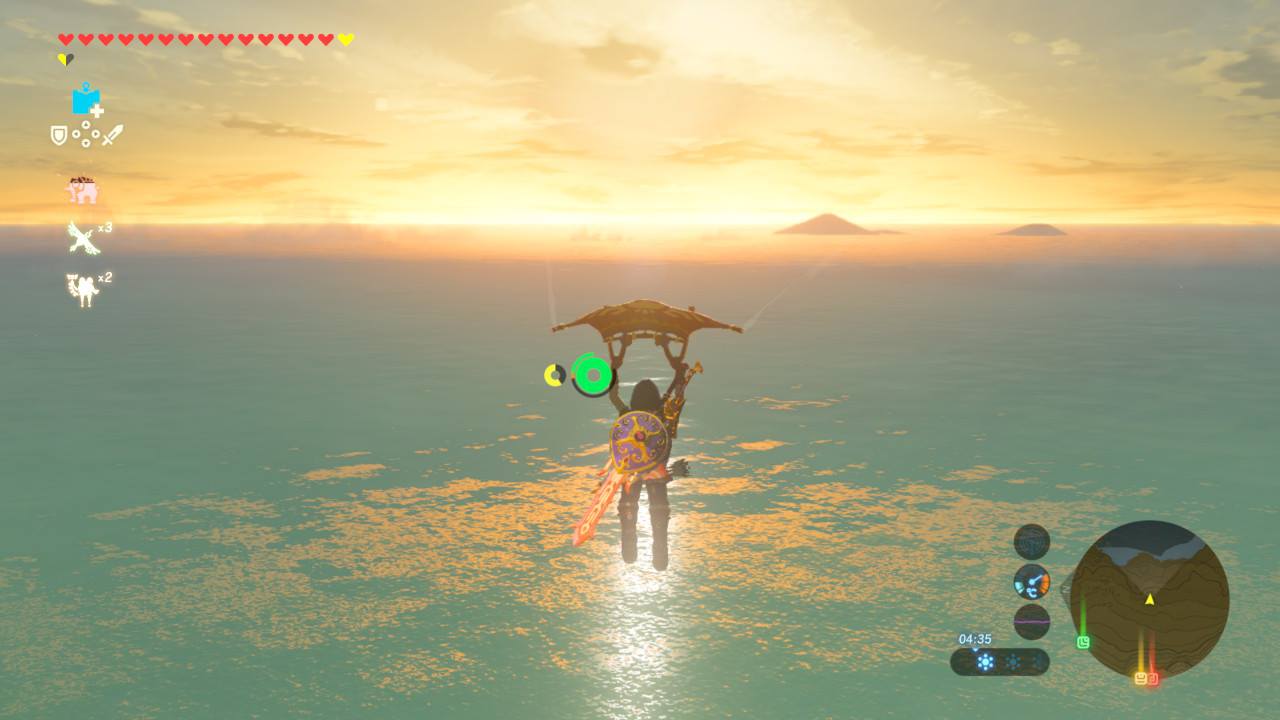The width and height of the screenshot is (1280, 720).
Task: Click the green marker on the minimap
Action: coord(1083,642)
